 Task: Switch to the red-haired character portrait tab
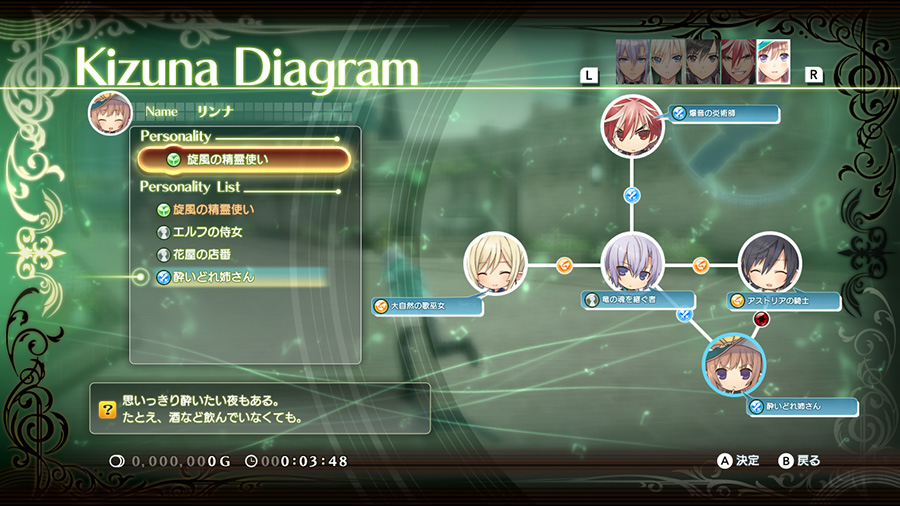click(737, 62)
